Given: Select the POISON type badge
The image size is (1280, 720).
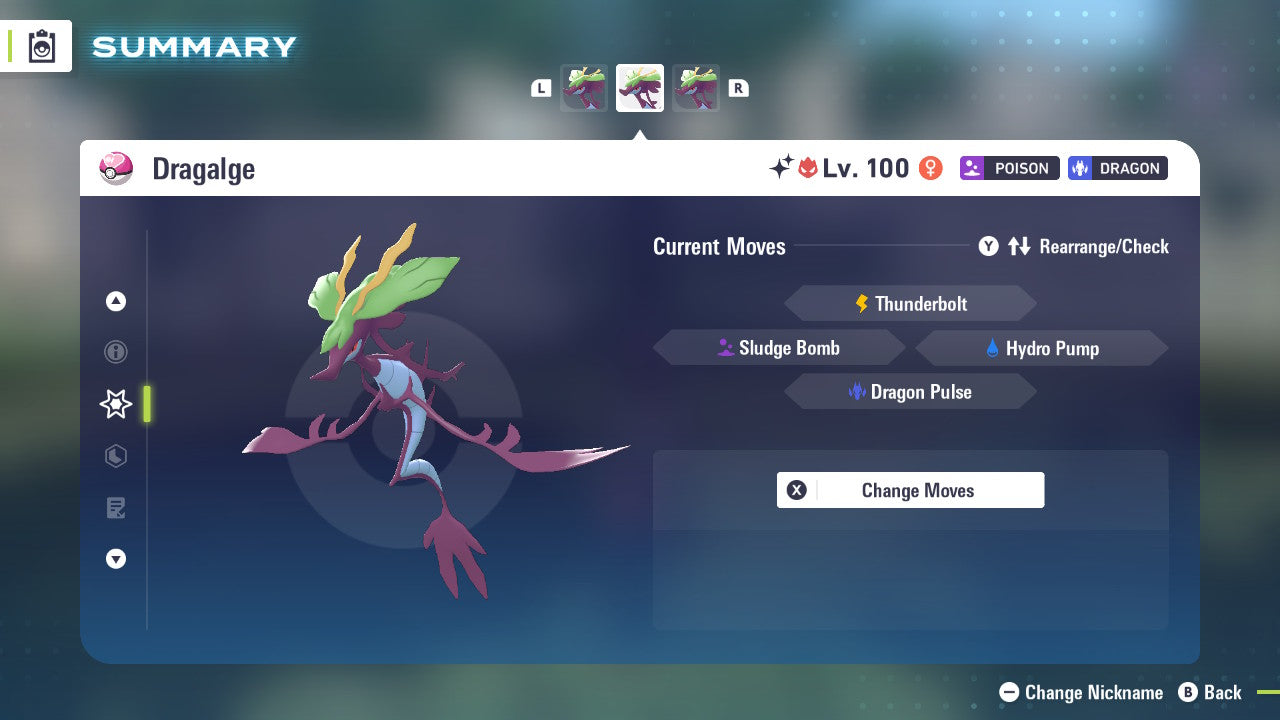Looking at the screenshot, I should pos(1009,168).
